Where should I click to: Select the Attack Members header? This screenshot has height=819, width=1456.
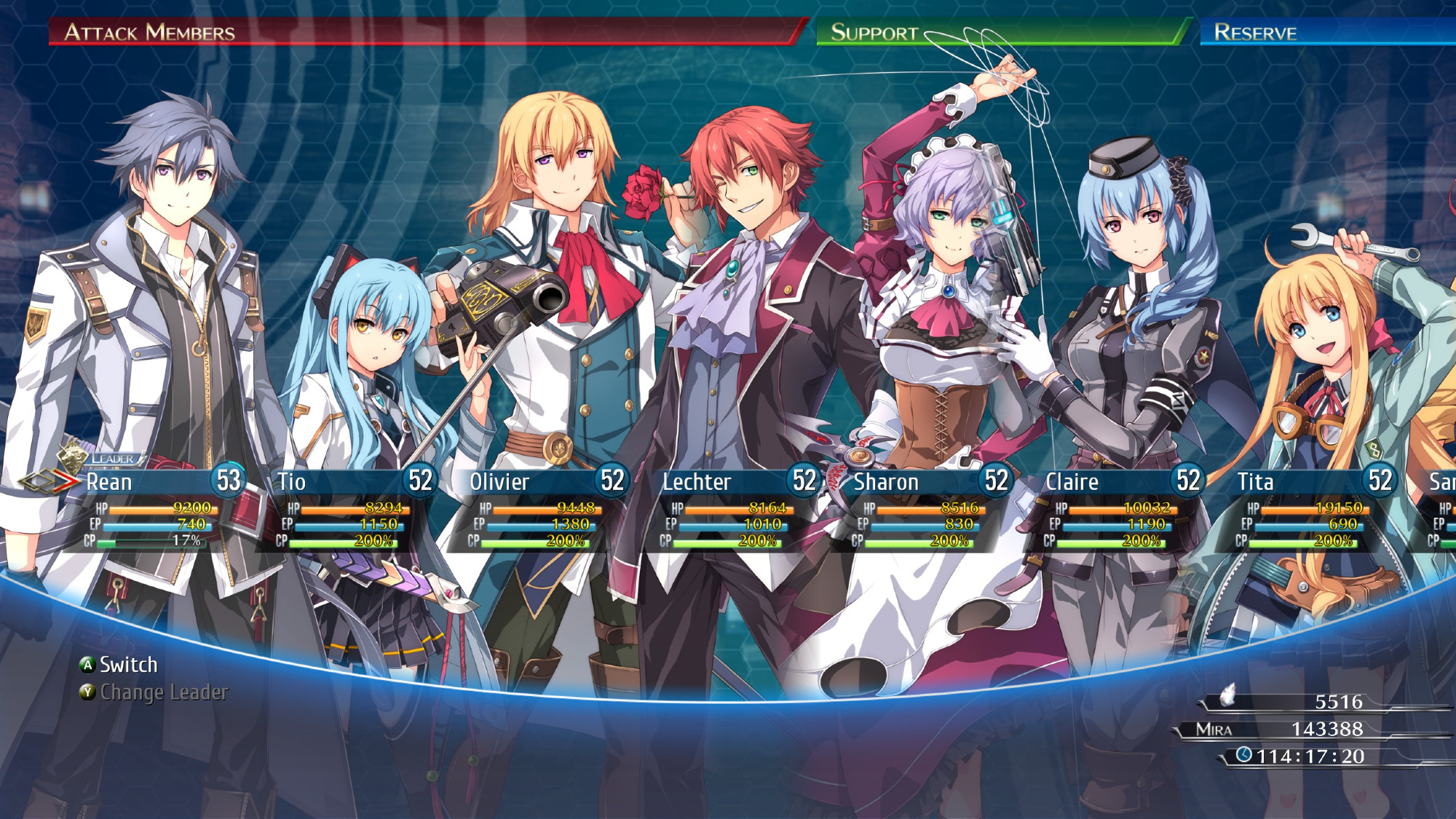150,33
